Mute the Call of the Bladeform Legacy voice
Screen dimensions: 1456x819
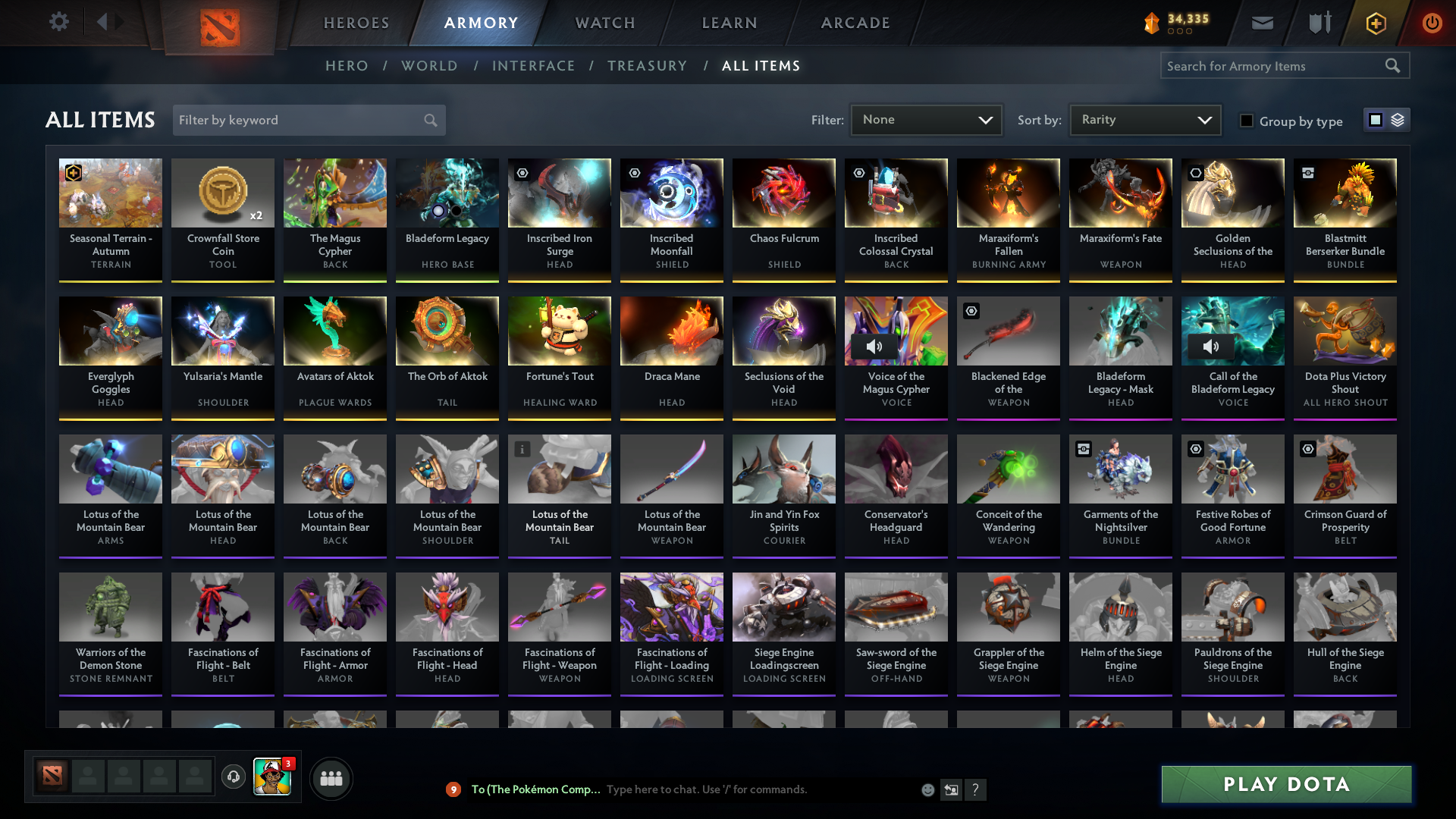coord(1210,347)
